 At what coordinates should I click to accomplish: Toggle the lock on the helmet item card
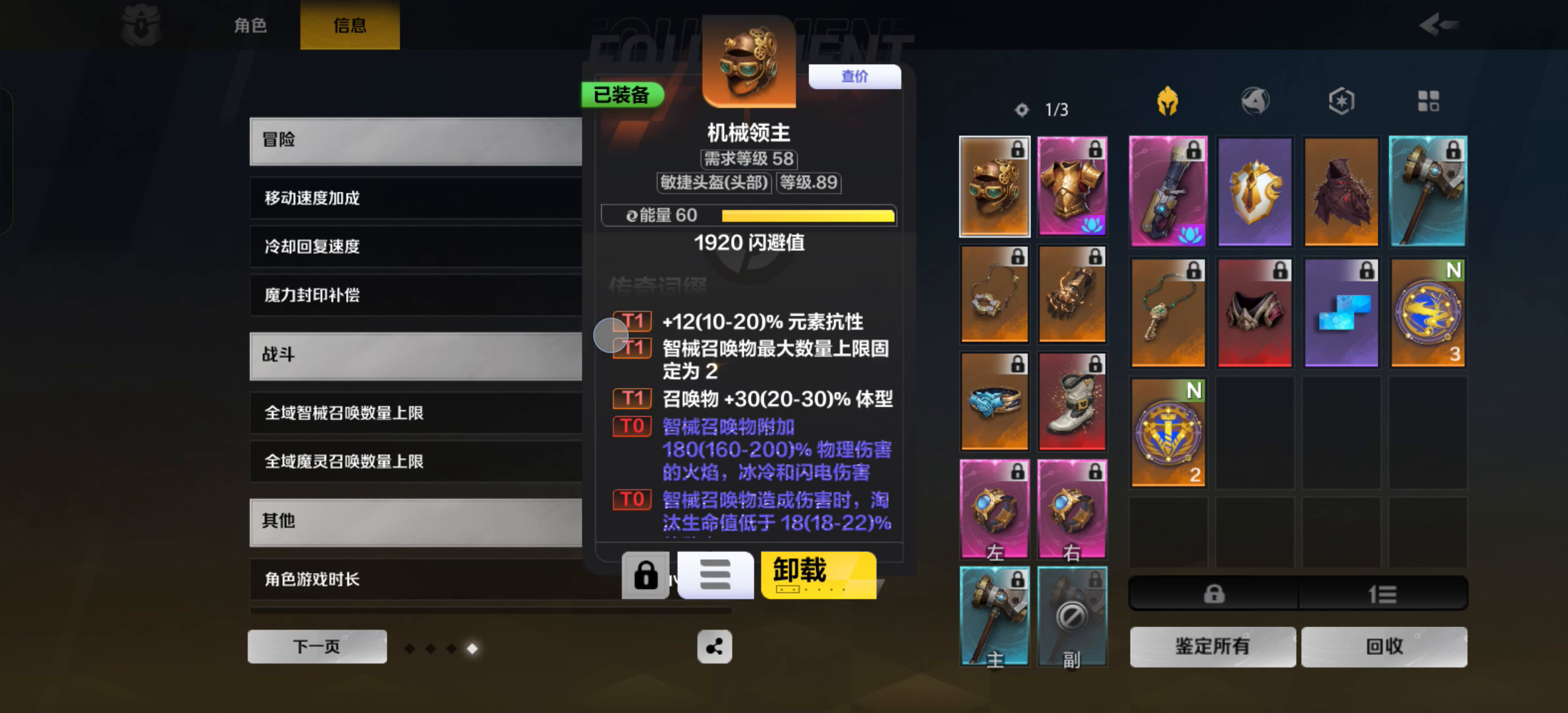point(1017,151)
